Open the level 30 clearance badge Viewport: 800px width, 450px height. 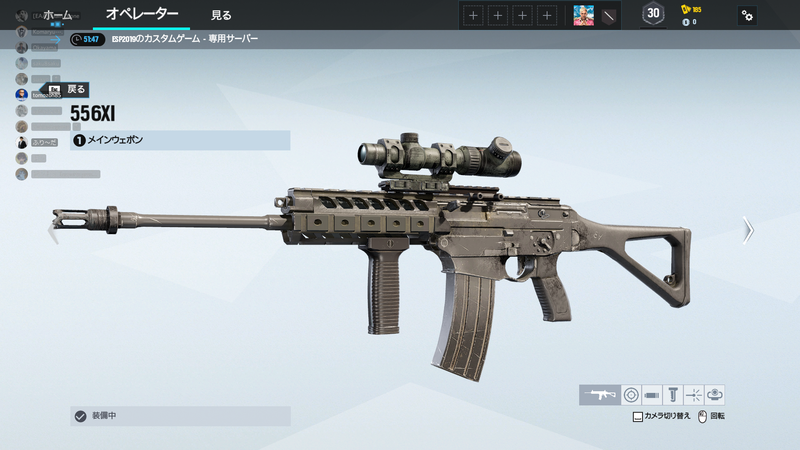click(x=653, y=14)
